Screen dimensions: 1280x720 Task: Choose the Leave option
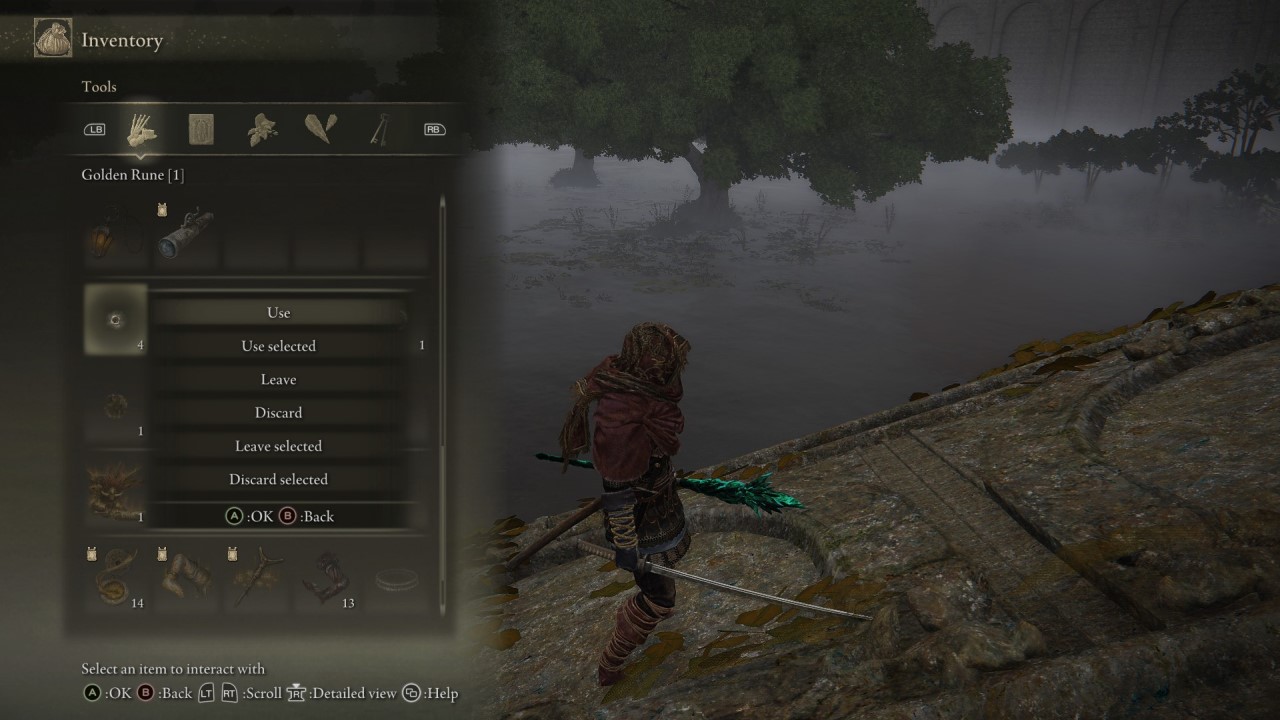[x=278, y=379]
